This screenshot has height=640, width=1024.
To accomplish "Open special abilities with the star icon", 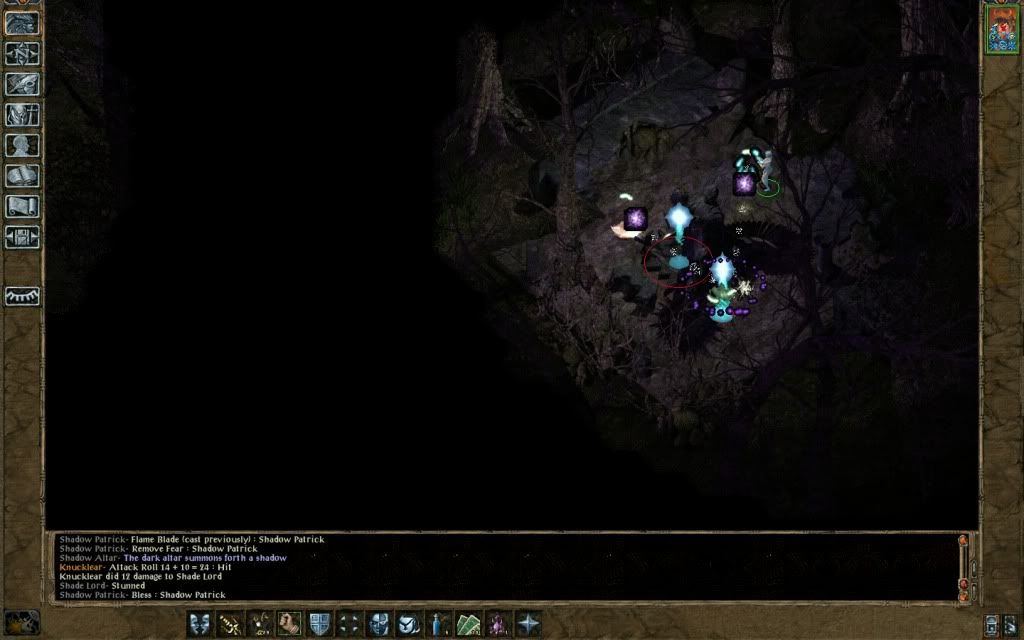I will pyautogui.click(x=527, y=623).
